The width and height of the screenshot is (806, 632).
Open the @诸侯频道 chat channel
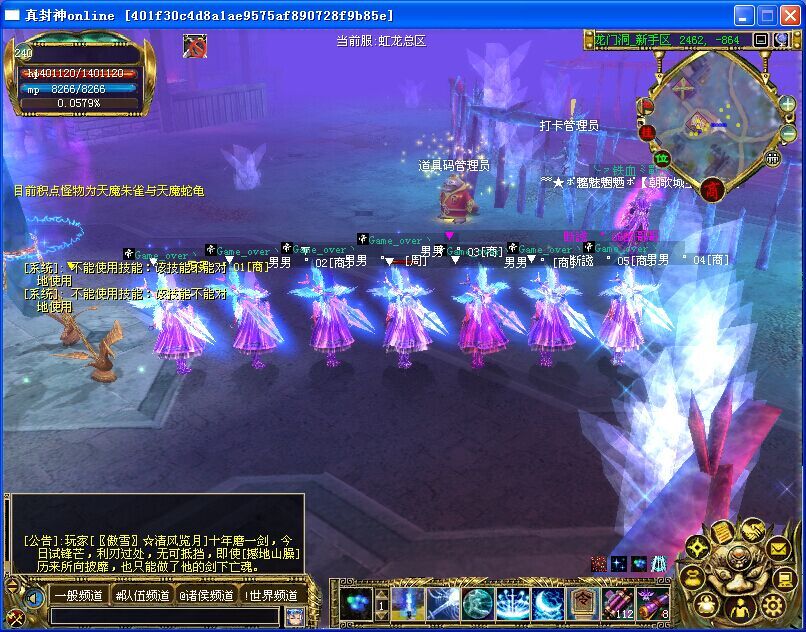click(x=207, y=595)
